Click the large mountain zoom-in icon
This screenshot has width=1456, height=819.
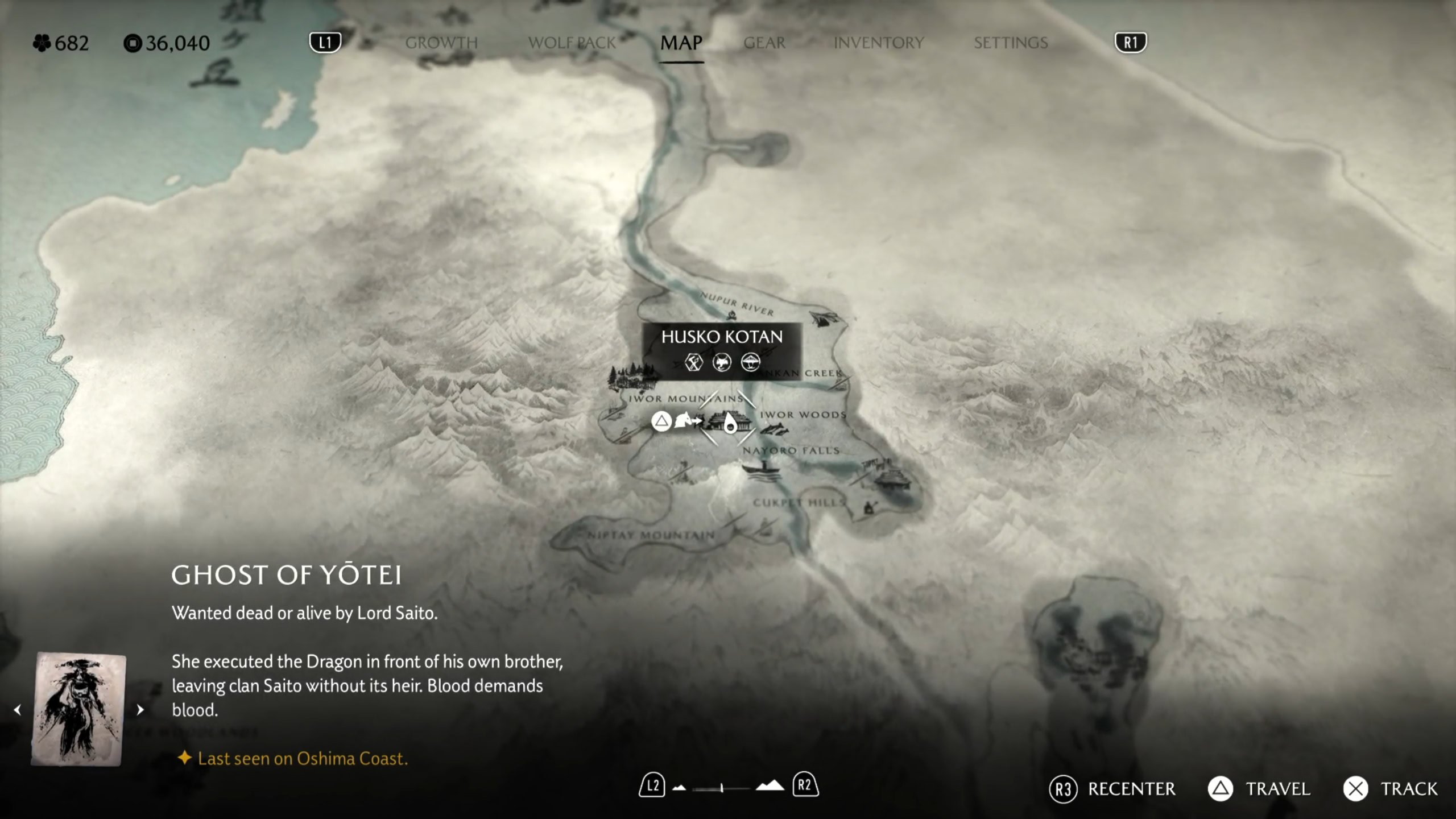coord(770,786)
